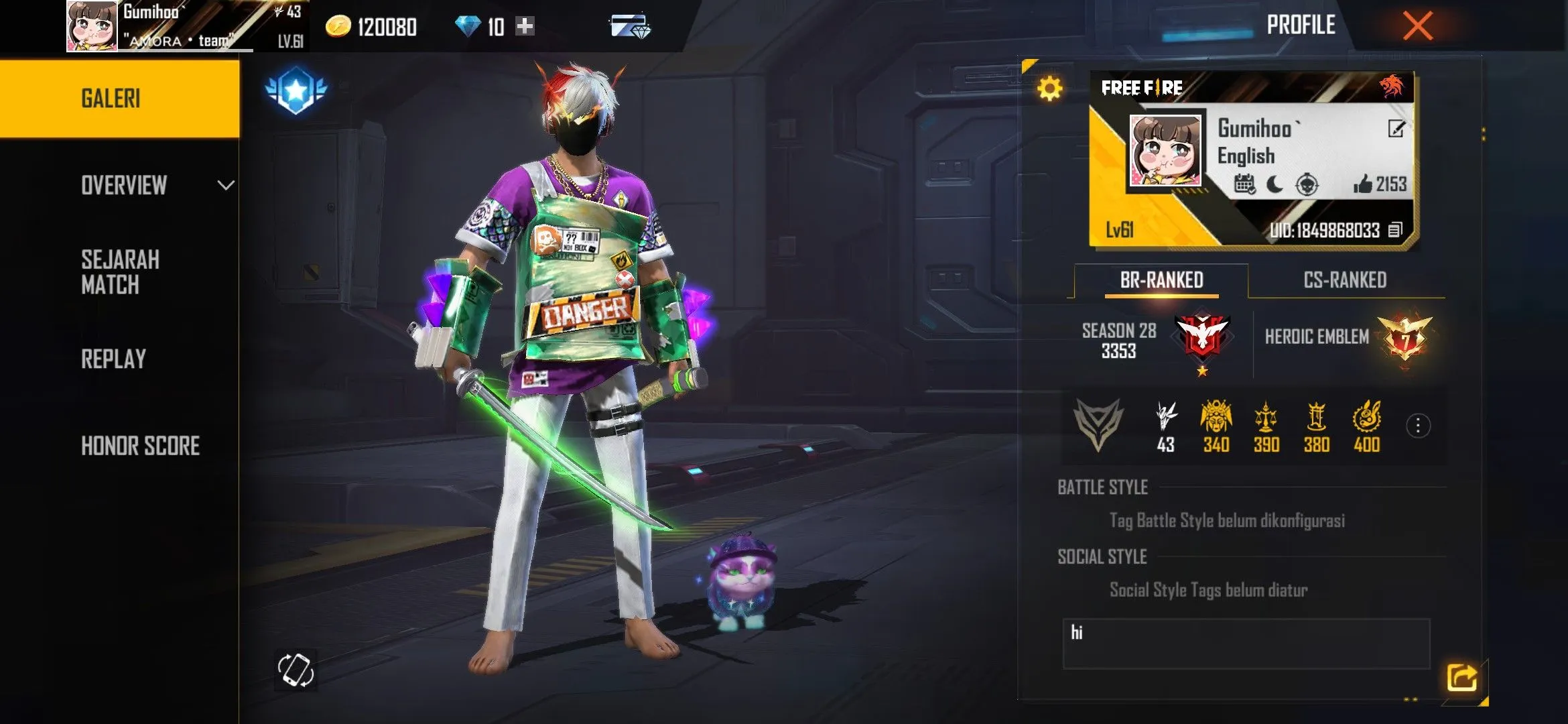Viewport: 1568px width, 724px height.
Task: View the Honor Score page
Action: pos(141,446)
